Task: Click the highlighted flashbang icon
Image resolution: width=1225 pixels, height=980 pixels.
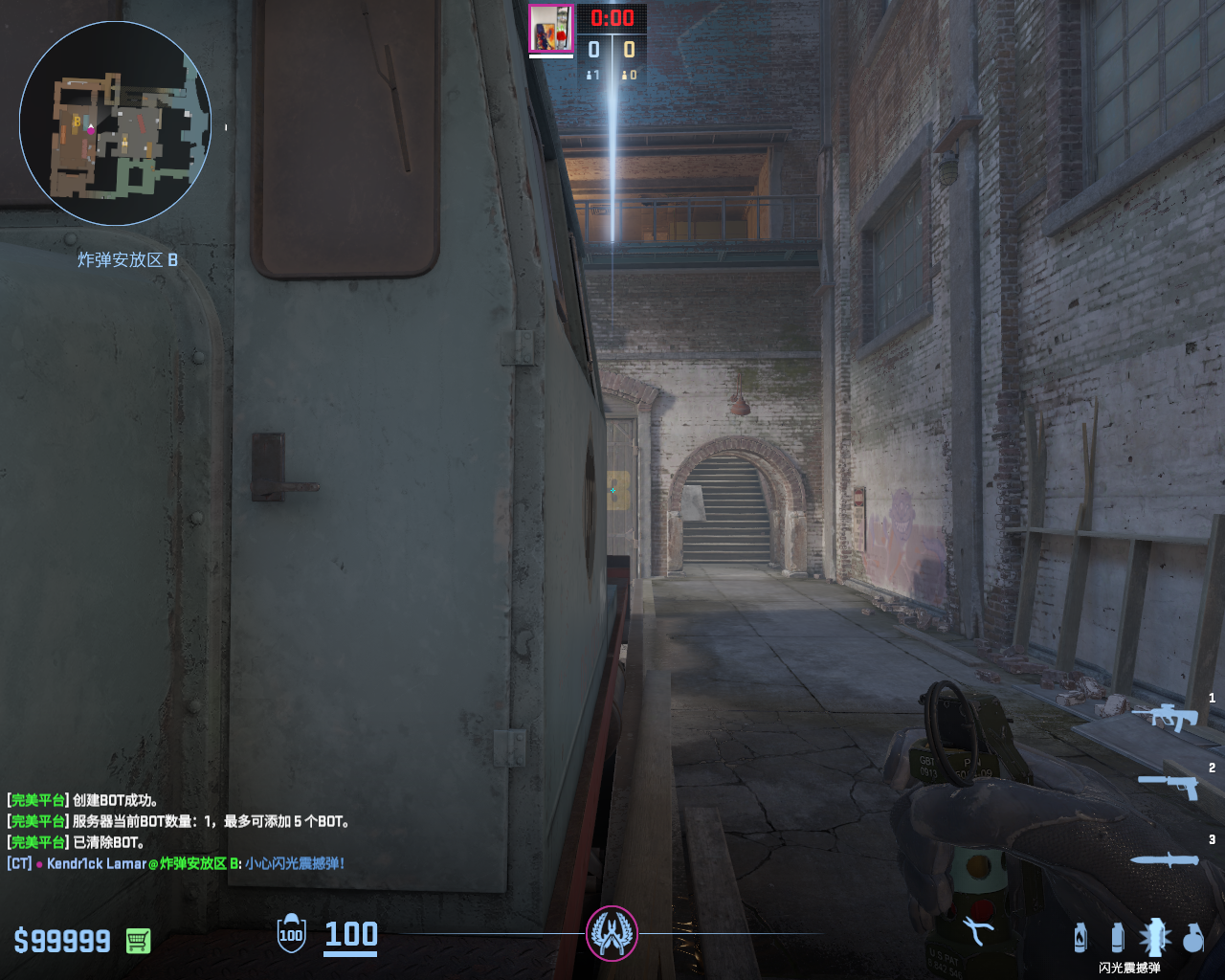Action: tap(1154, 937)
